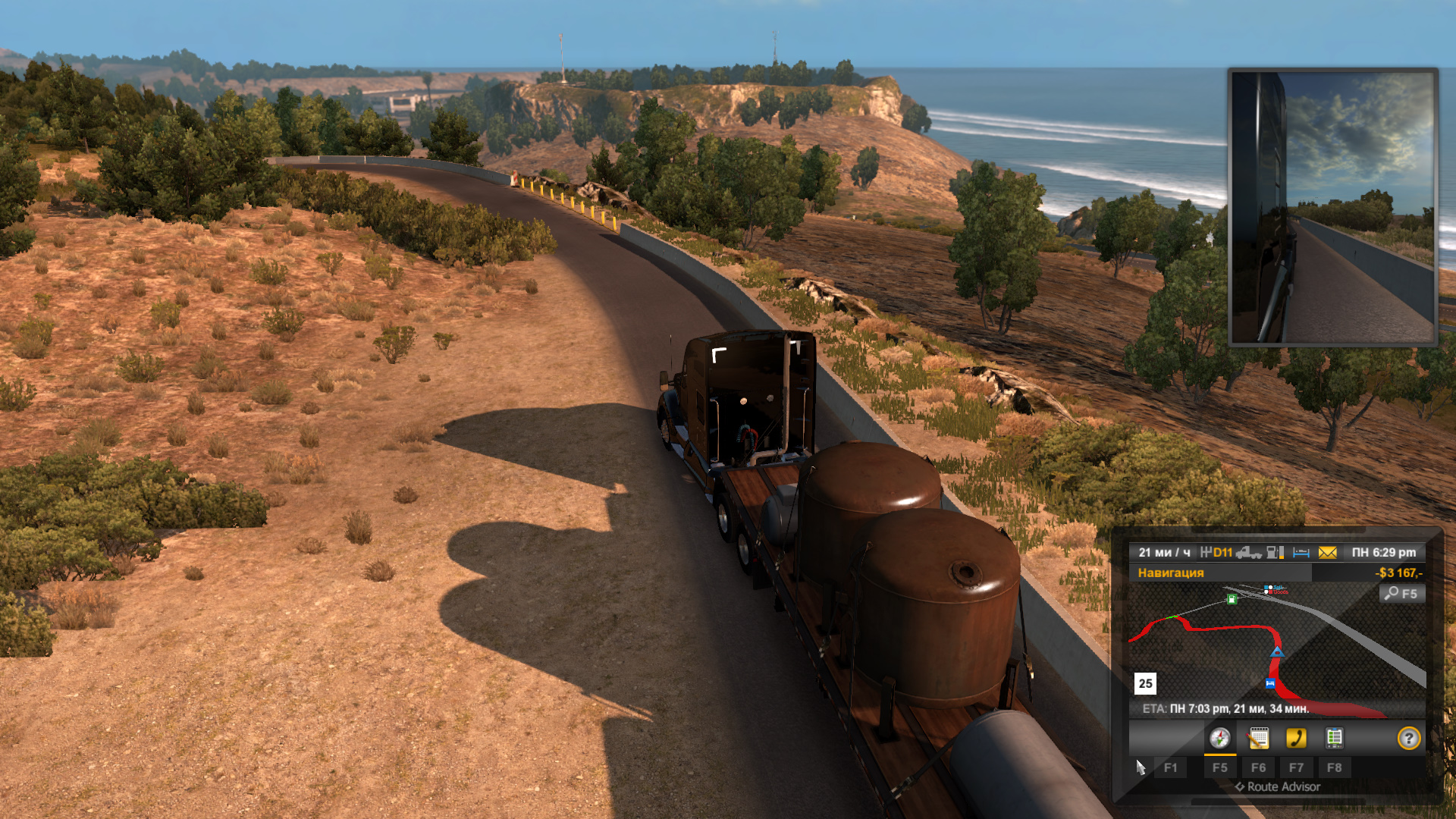Click the blue bed fatigue indicator
The image size is (1456, 819).
click(1301, 553)
